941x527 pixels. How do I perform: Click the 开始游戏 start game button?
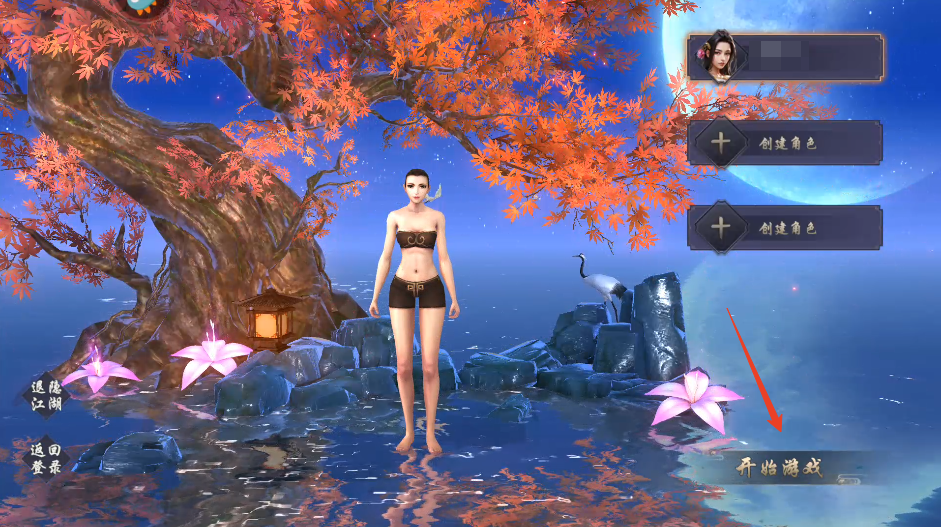780,467
